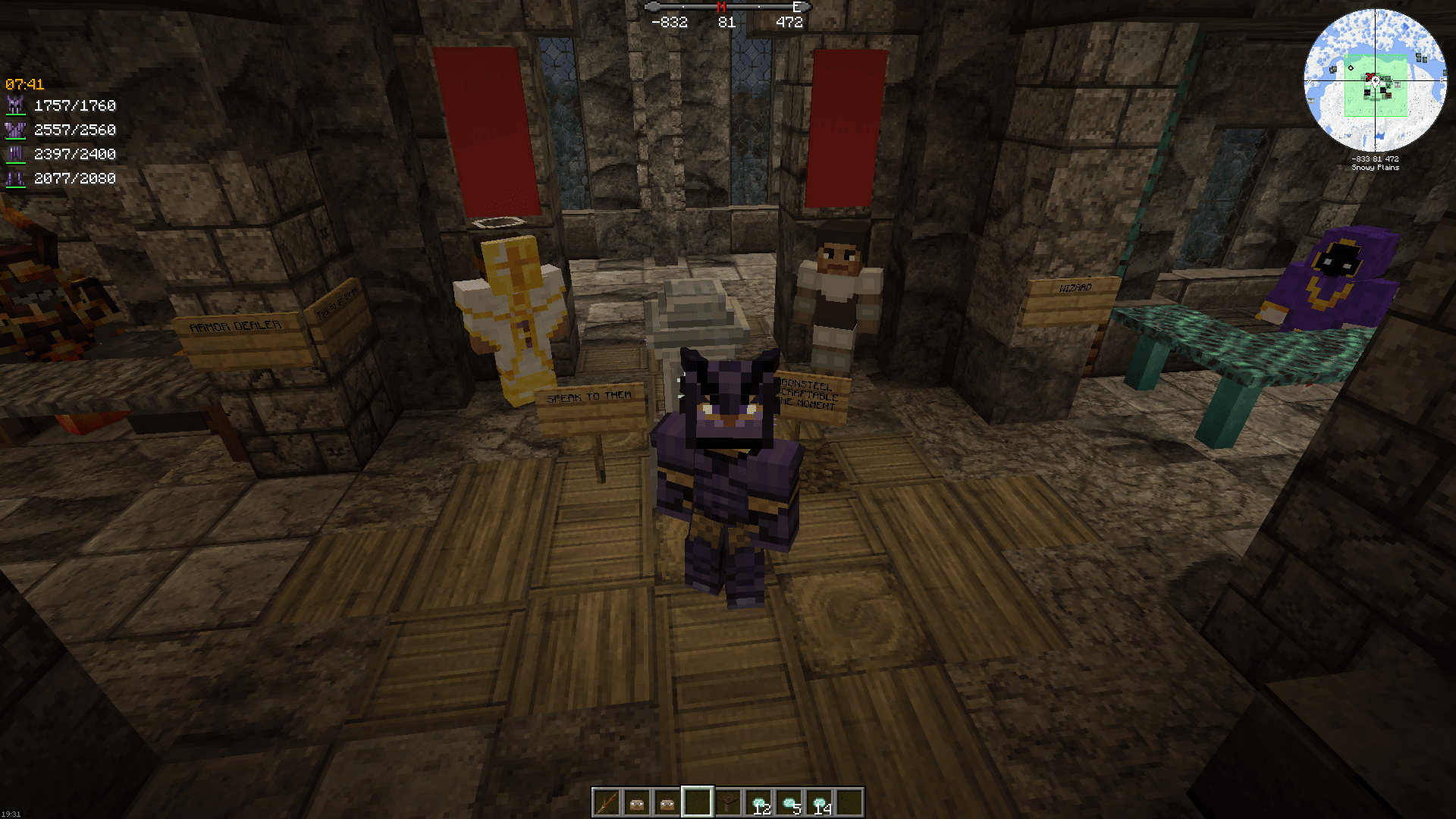Click the chestplate durability icon showing 2557/2560
The width and height of the screenshot is (1456, 819).
(17, 130)
